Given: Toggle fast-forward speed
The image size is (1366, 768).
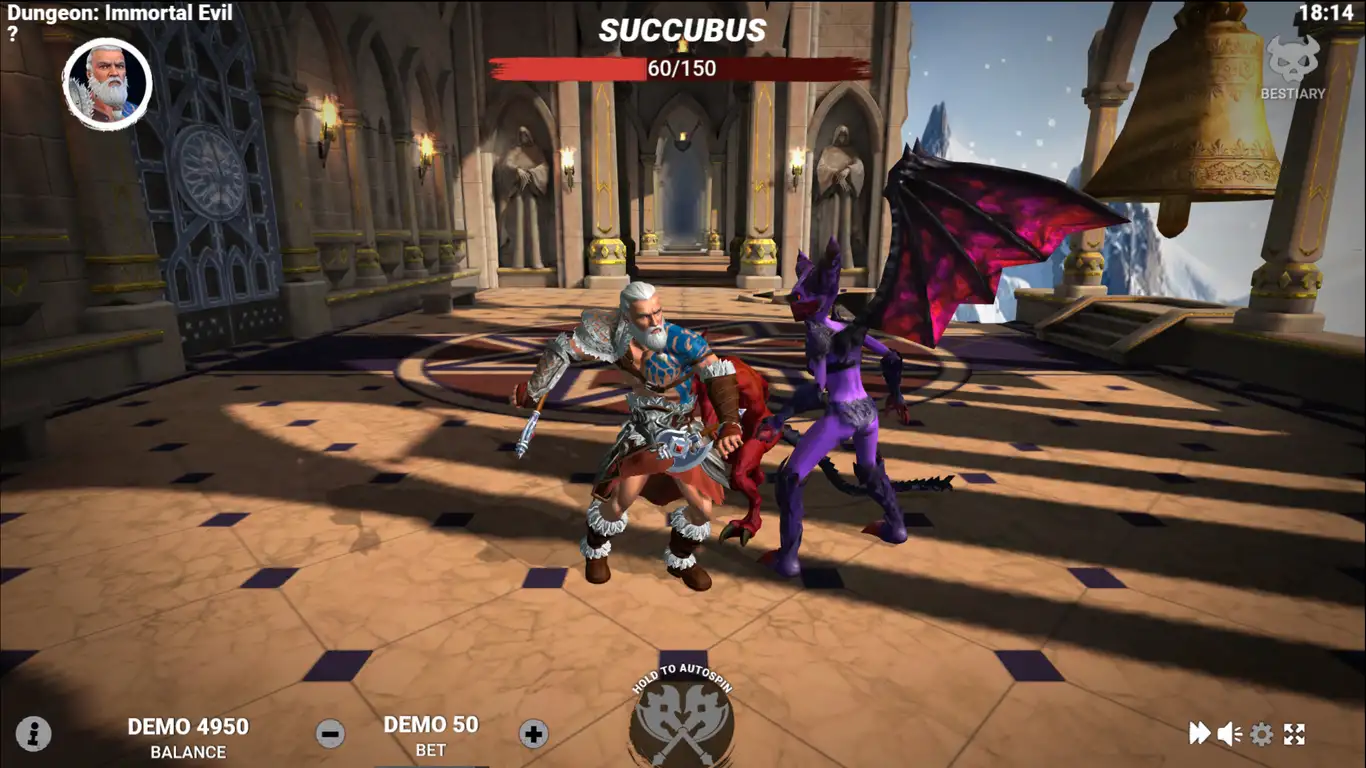Looking at the screenshot, I should pyautogui.click(x=1199, y=734).
